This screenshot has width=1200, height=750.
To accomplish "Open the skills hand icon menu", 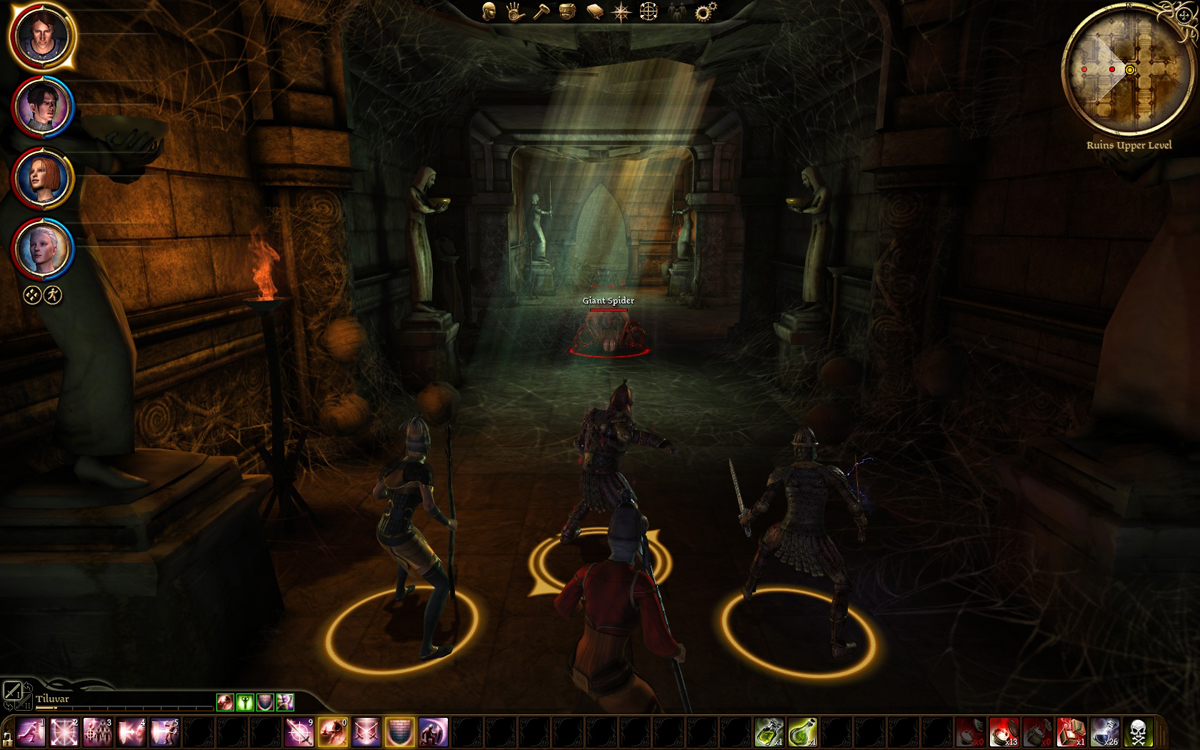I will 515,12.
